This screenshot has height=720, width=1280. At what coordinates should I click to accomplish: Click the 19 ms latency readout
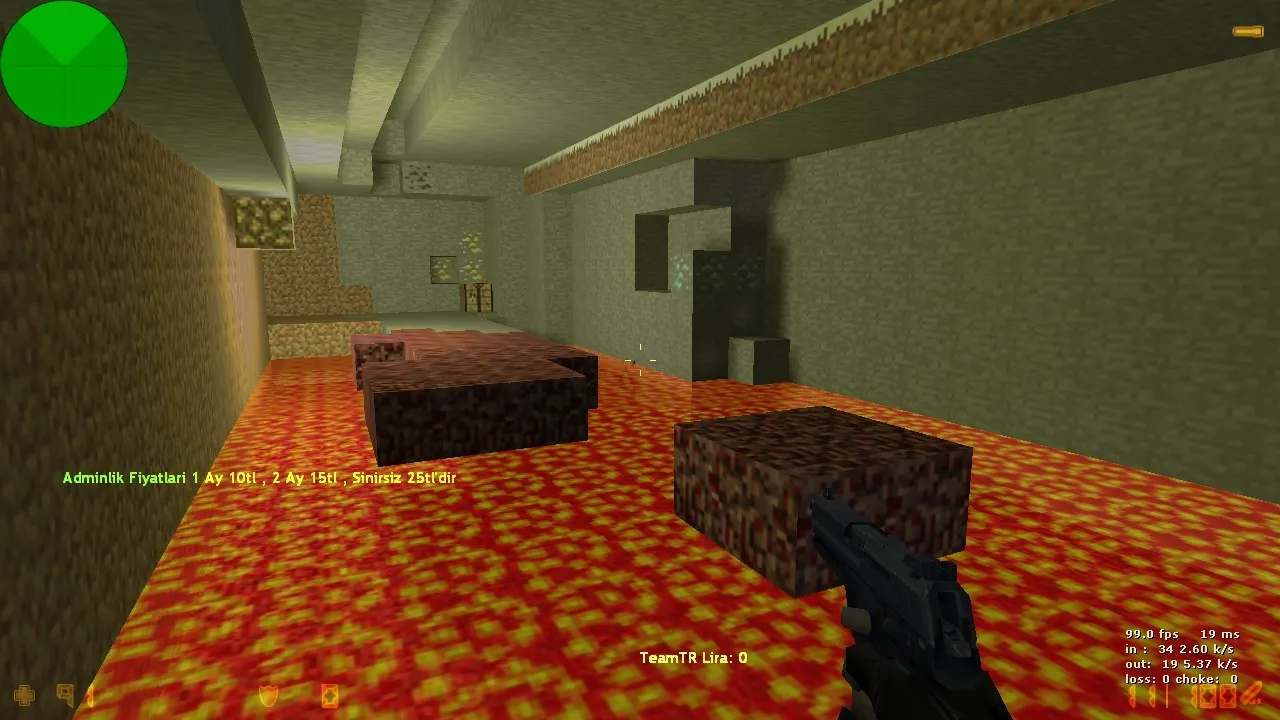(1220, 634)
